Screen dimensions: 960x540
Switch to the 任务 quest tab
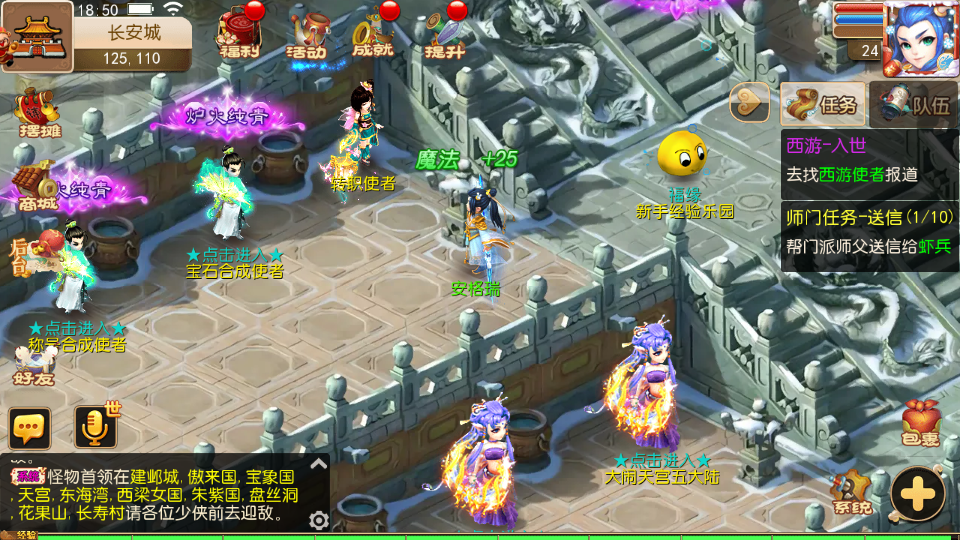[823, 104]
